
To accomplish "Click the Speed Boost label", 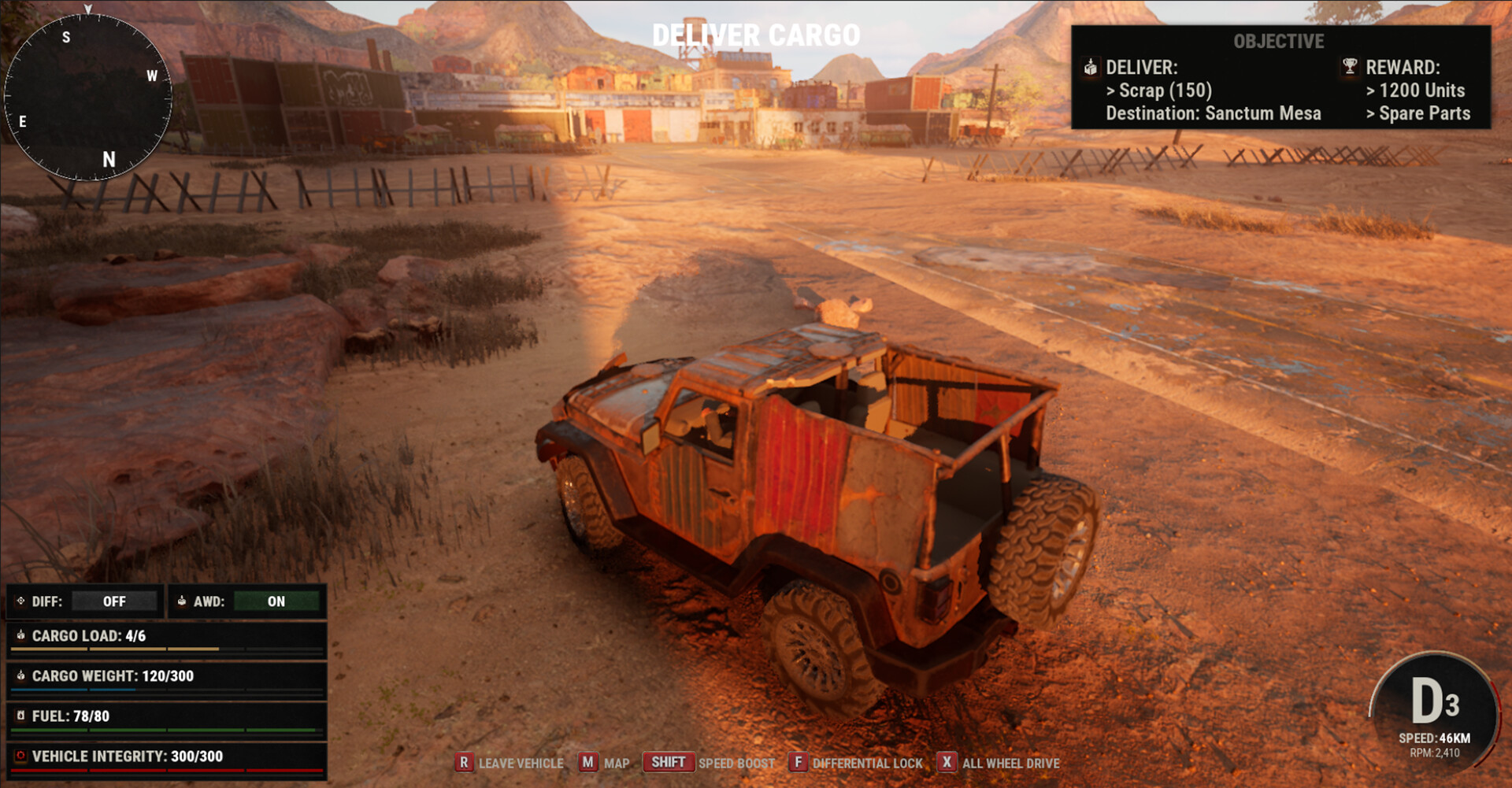I will tap(737, 762).
